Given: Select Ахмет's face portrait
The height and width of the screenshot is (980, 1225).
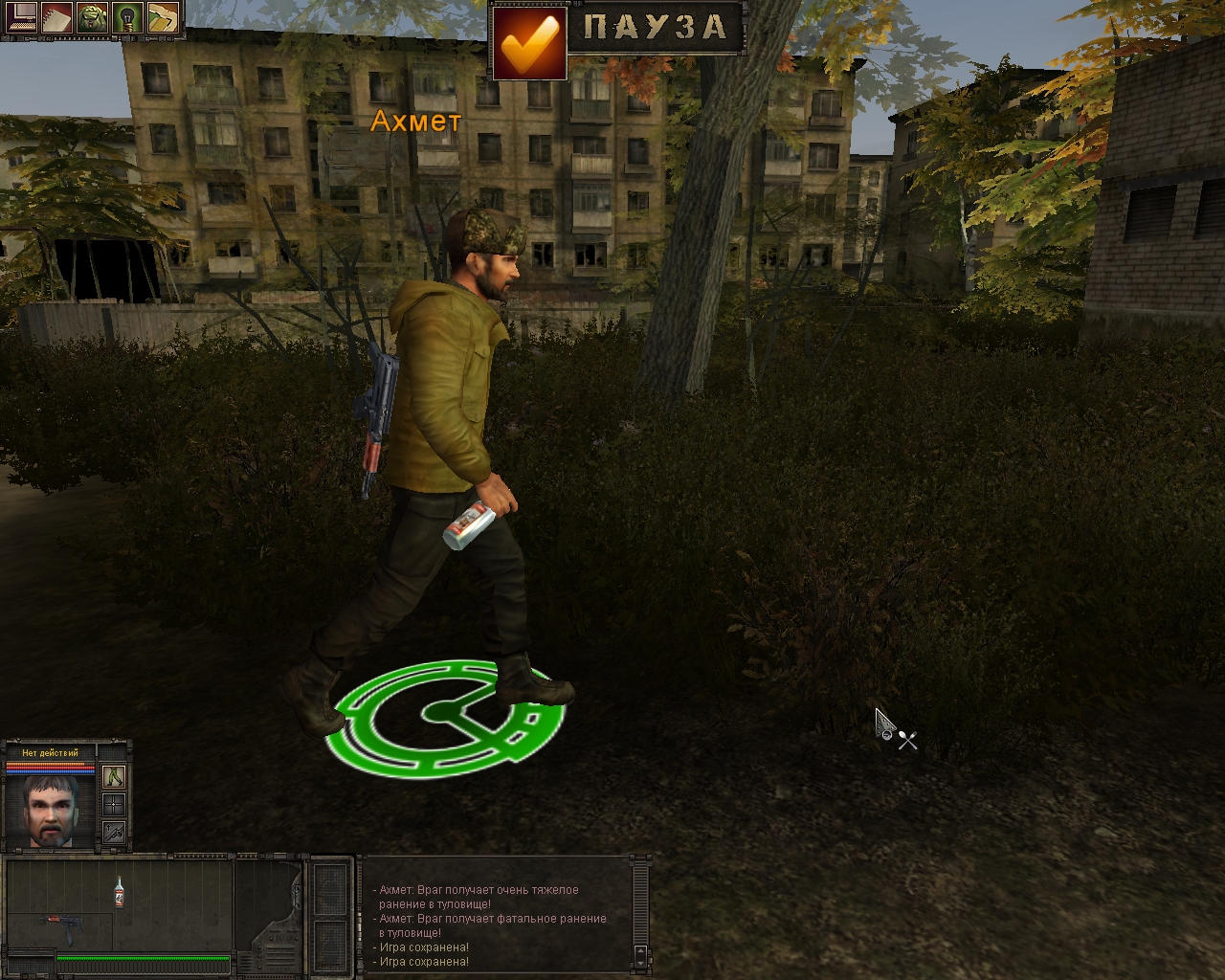Looking at the screenshot, I should coord(52,810).
